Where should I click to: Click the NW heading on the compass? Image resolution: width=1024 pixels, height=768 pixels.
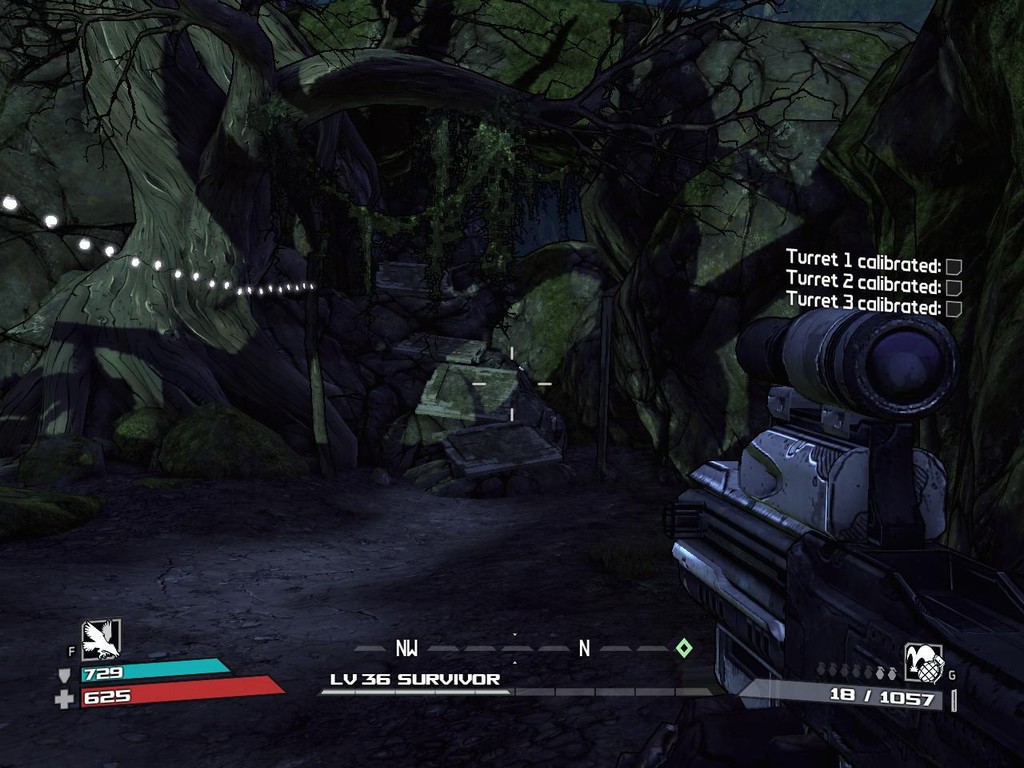(x=406, y=648)
